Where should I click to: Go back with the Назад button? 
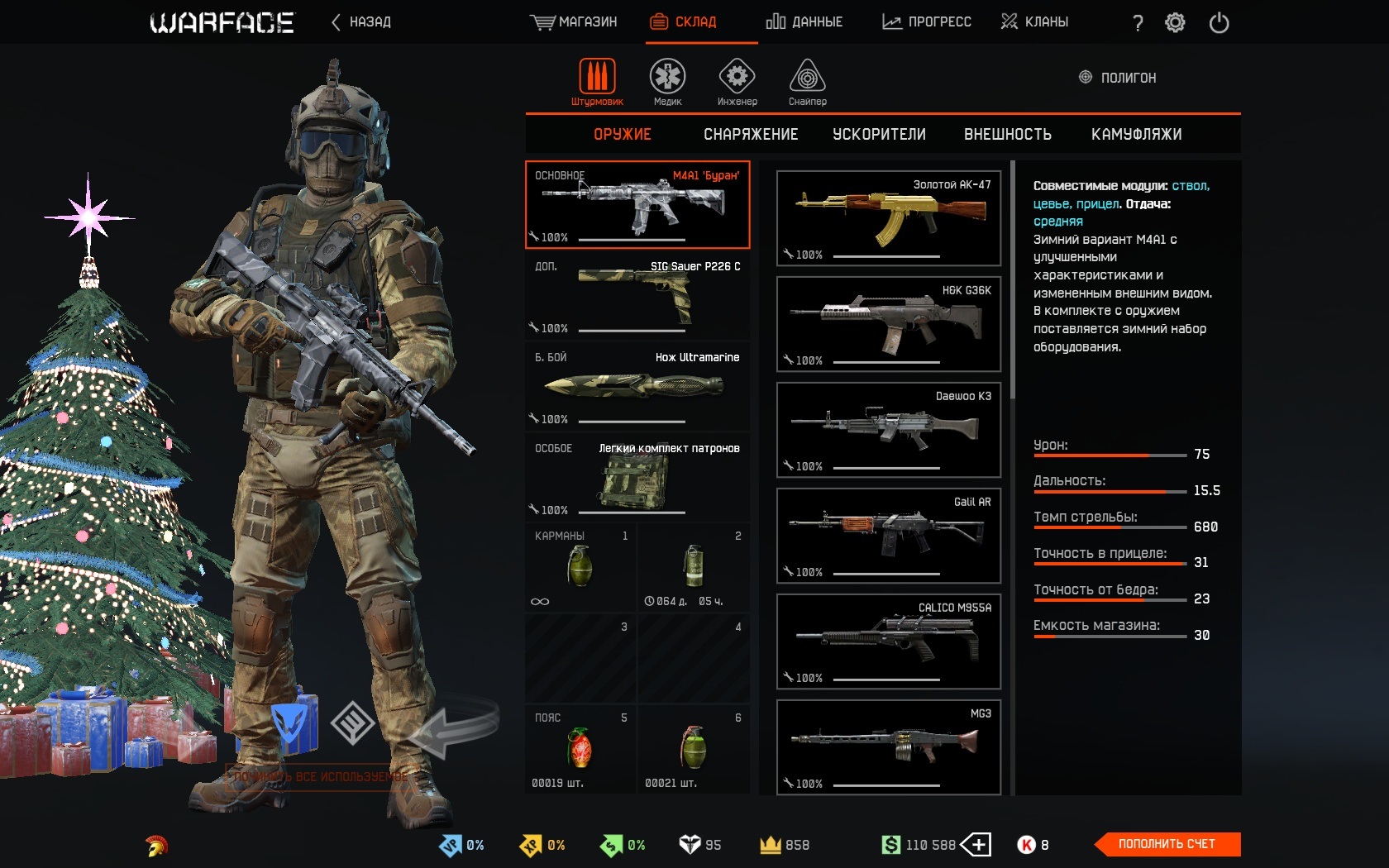pyautogui.click(x=361, y=22)
